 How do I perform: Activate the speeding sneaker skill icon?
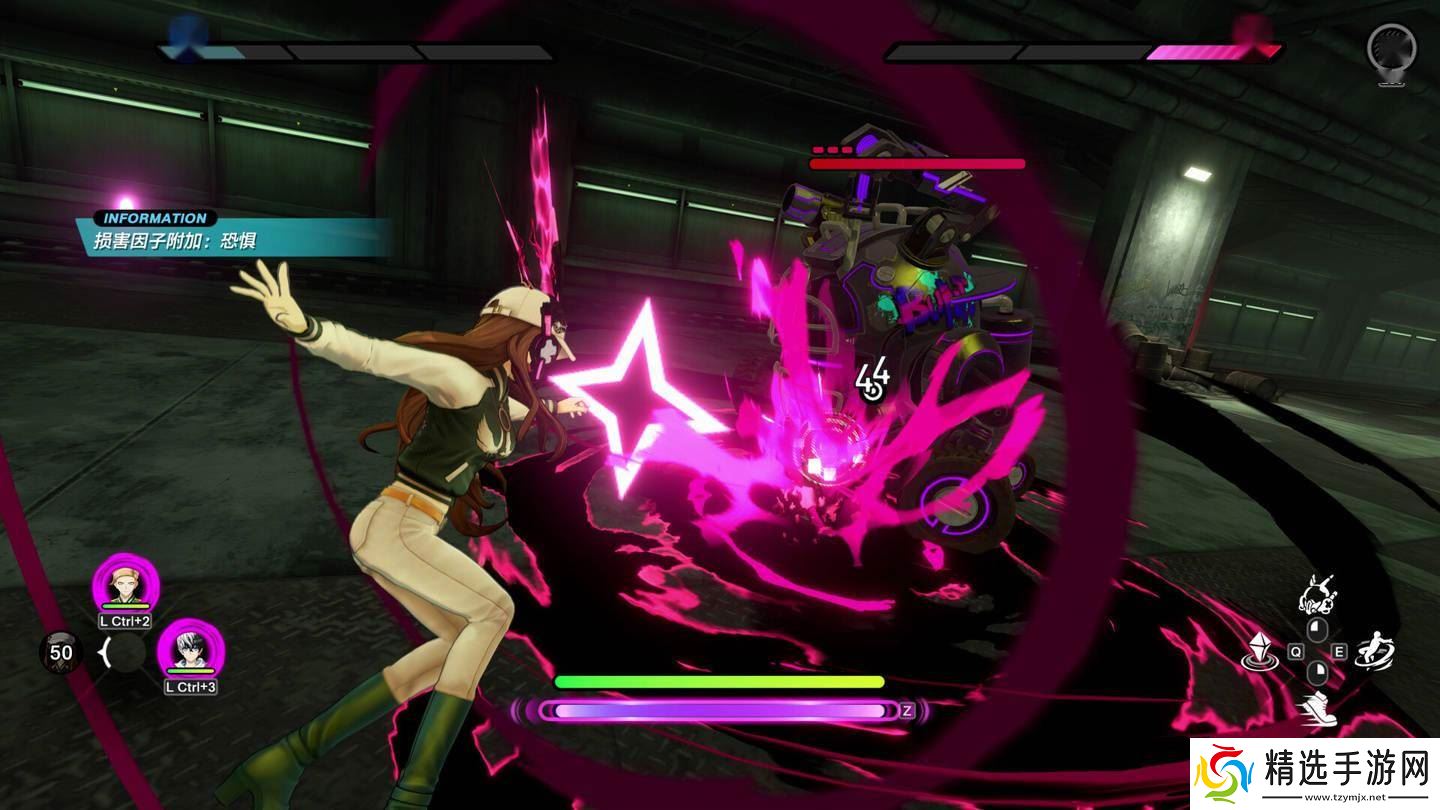pos(1316,707)
